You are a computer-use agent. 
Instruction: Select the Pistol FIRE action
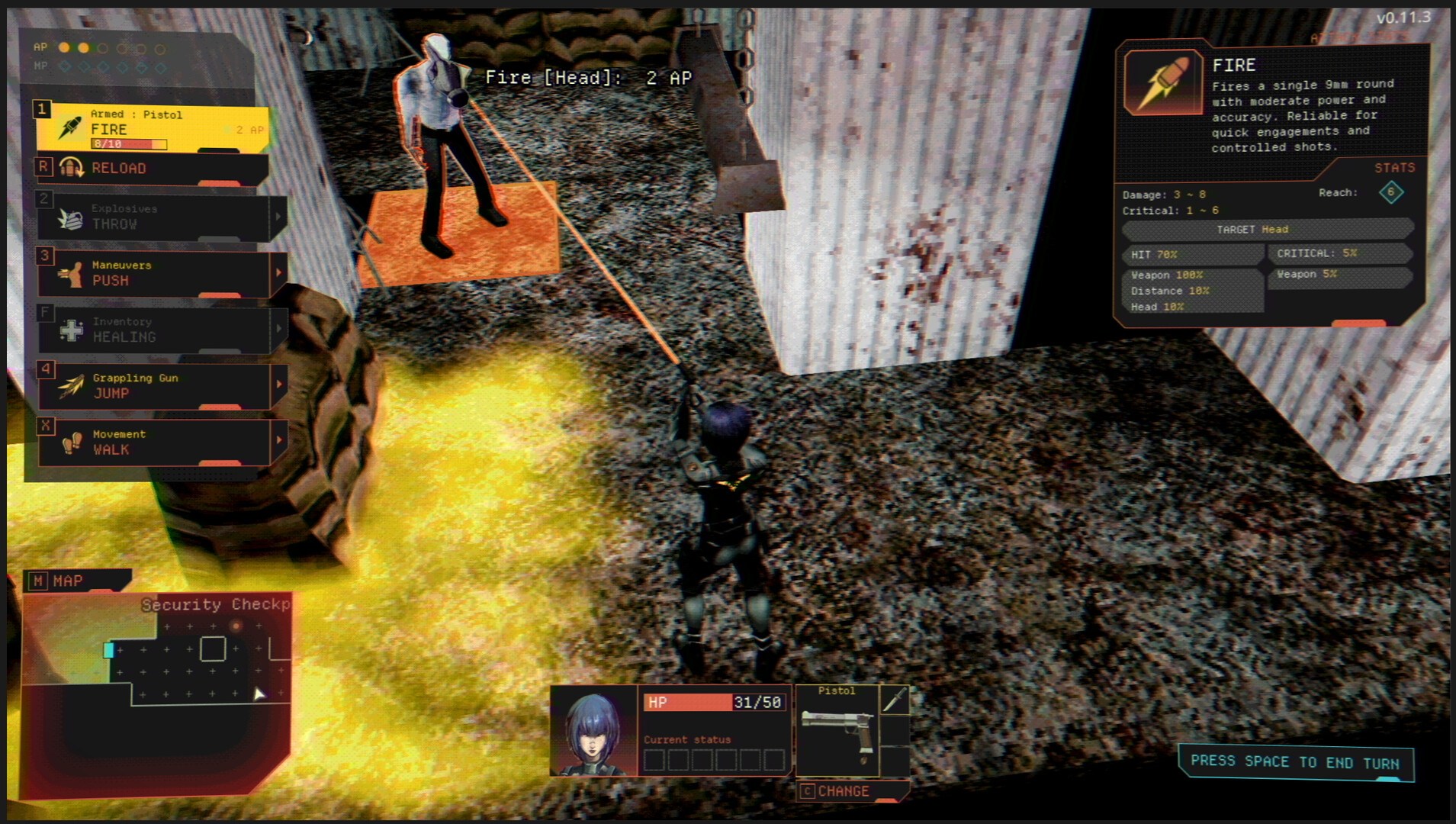tap(151, 128)
